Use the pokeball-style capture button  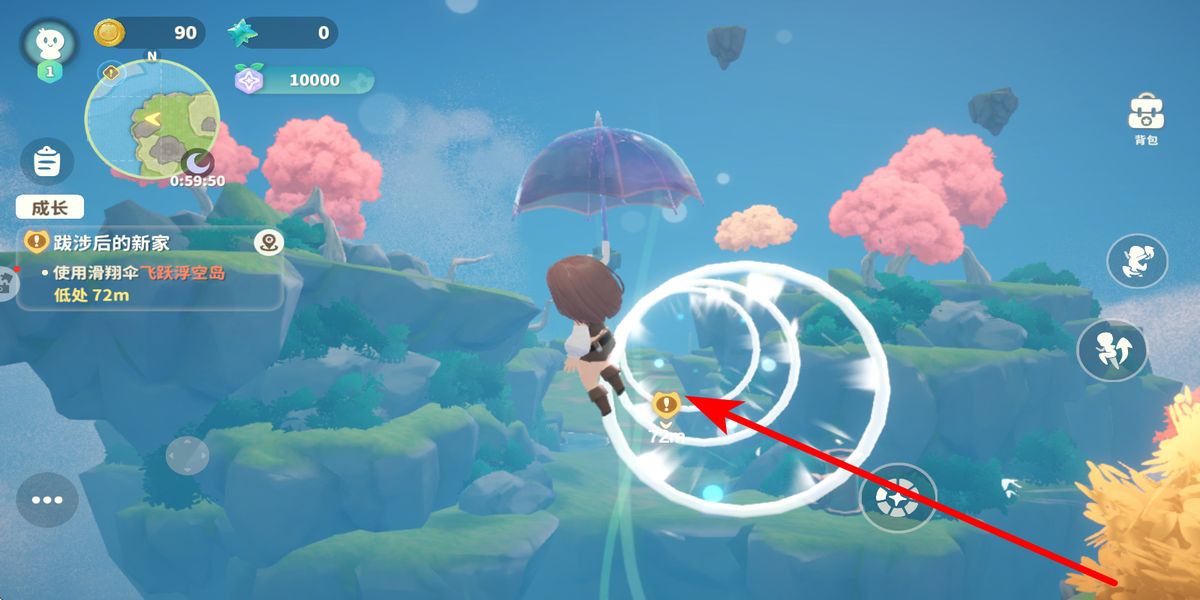[x=897, y=497]
